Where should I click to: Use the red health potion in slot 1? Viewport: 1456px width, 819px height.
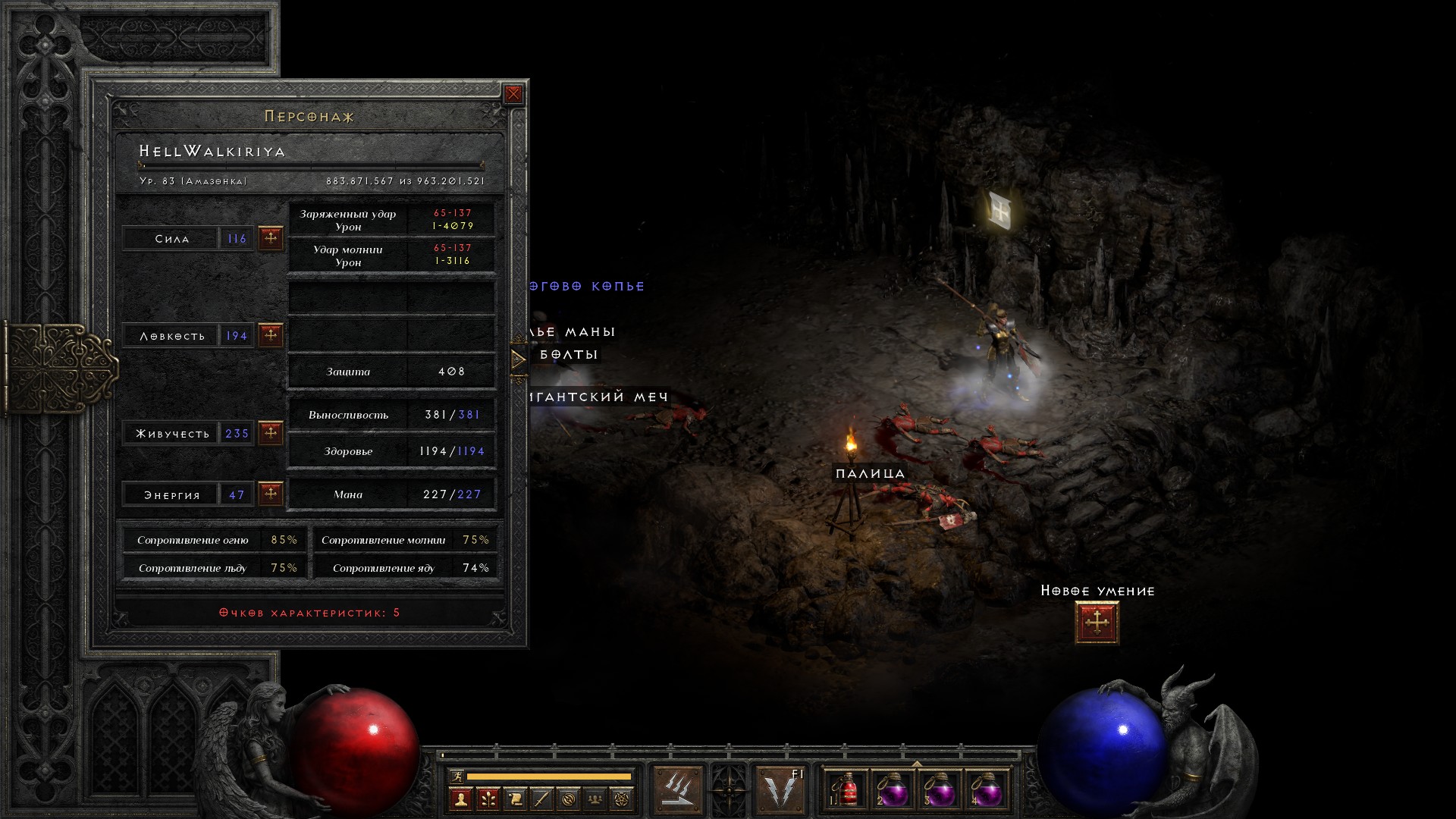(x=846, y=790)
